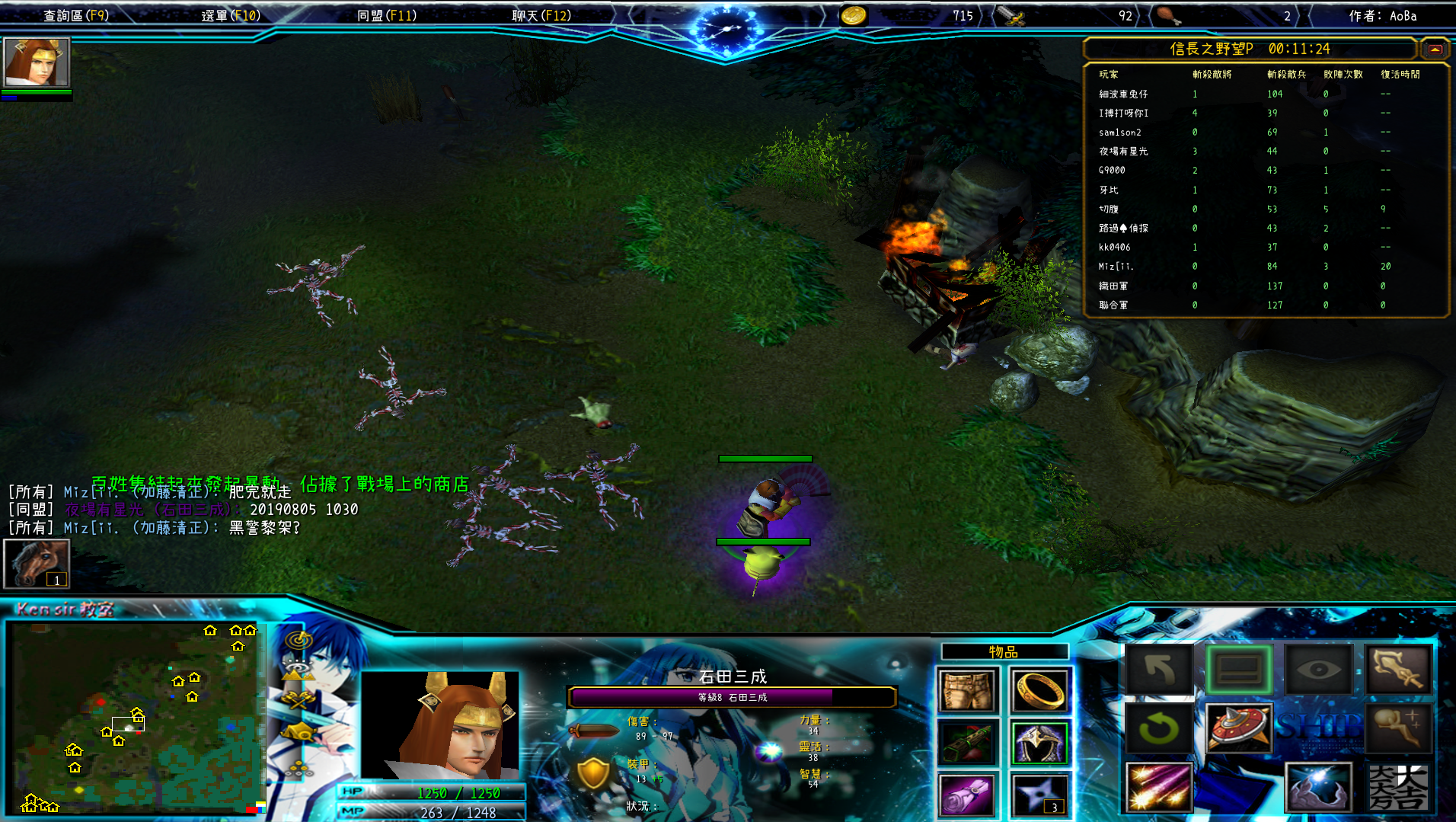Open the 選單 (F10) game menu
This screenshot has width=1456, height=822.
(x=231, y=15)
